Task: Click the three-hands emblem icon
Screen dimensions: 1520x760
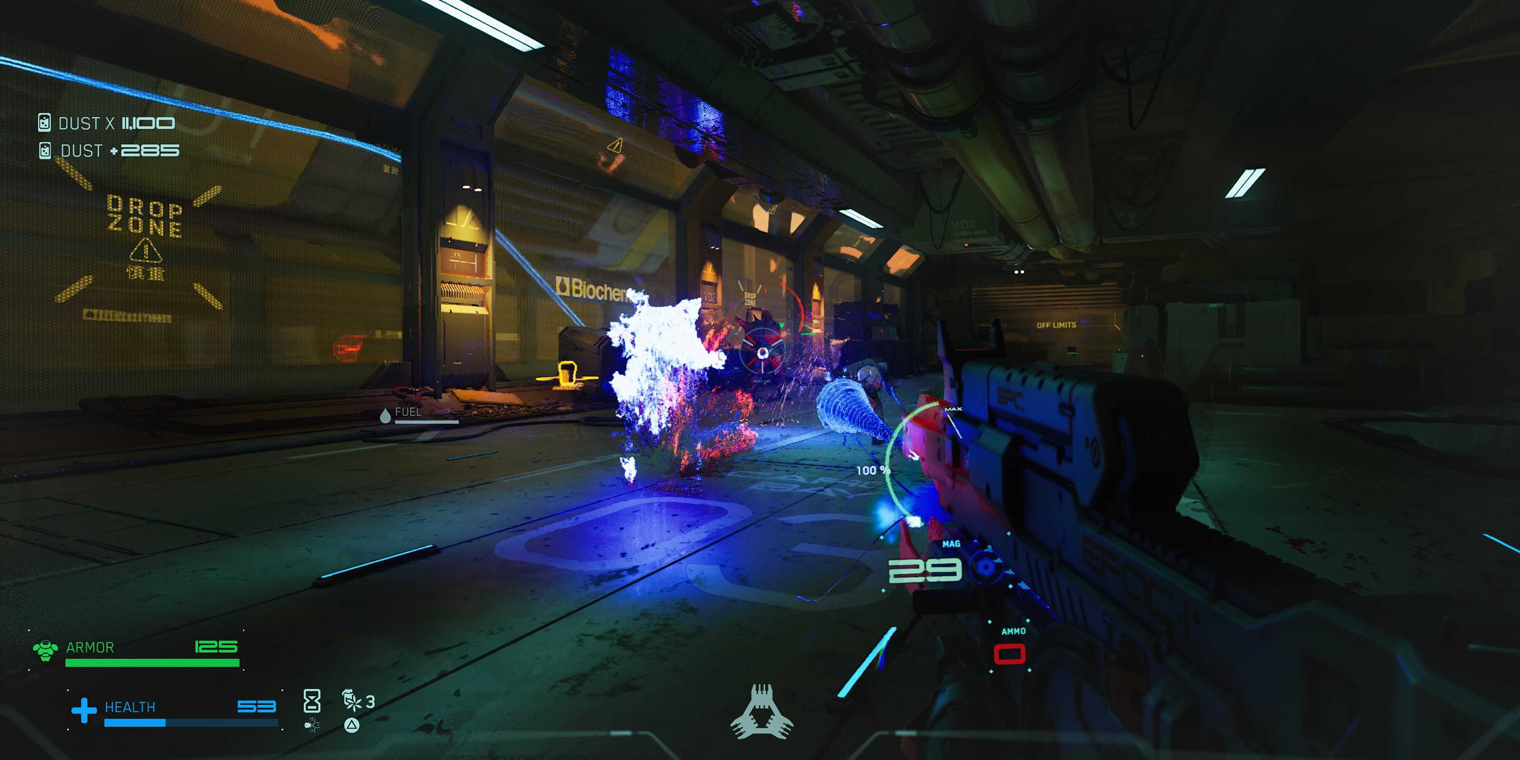Action: (762, 712)
